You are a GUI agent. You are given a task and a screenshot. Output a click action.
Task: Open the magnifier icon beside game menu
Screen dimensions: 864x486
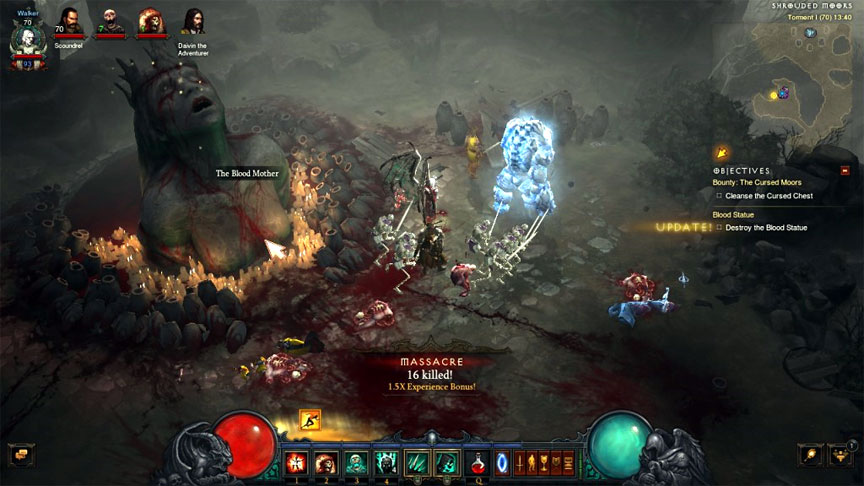(811, 455)
